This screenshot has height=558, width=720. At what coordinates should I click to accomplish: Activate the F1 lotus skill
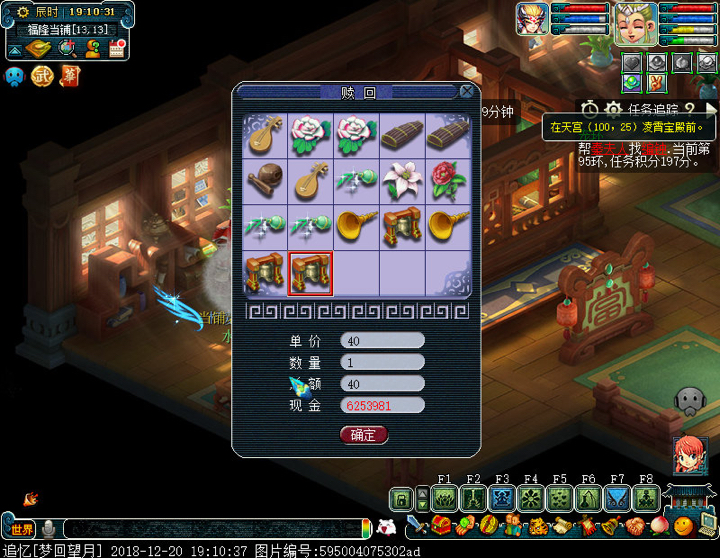tap(445, 498)
